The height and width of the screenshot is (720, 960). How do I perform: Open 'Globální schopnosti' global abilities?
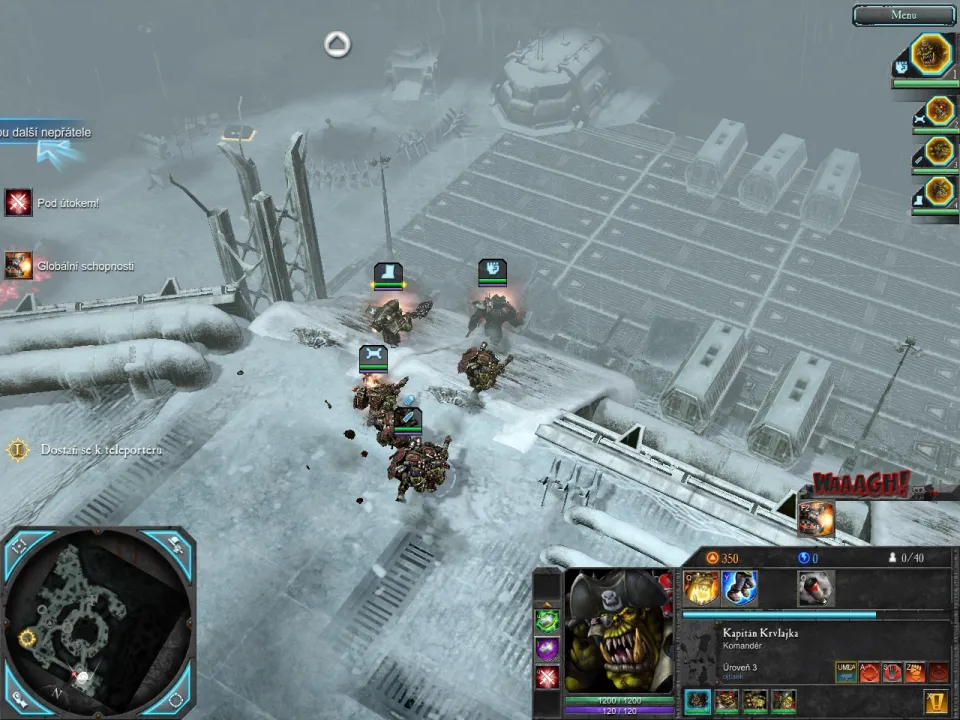pyautogui.click(x=18, y=265)
